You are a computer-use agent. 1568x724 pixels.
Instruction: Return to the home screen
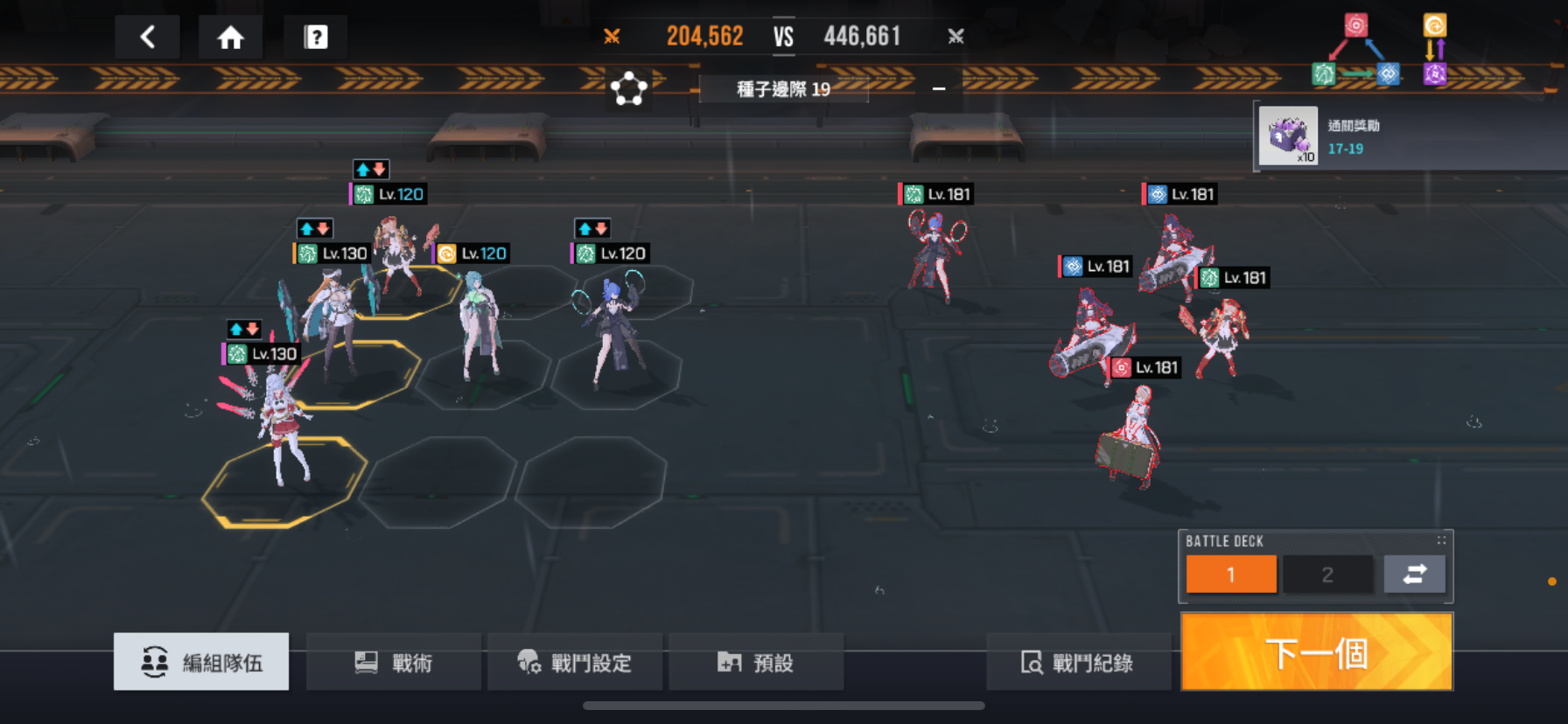(230, 37)
